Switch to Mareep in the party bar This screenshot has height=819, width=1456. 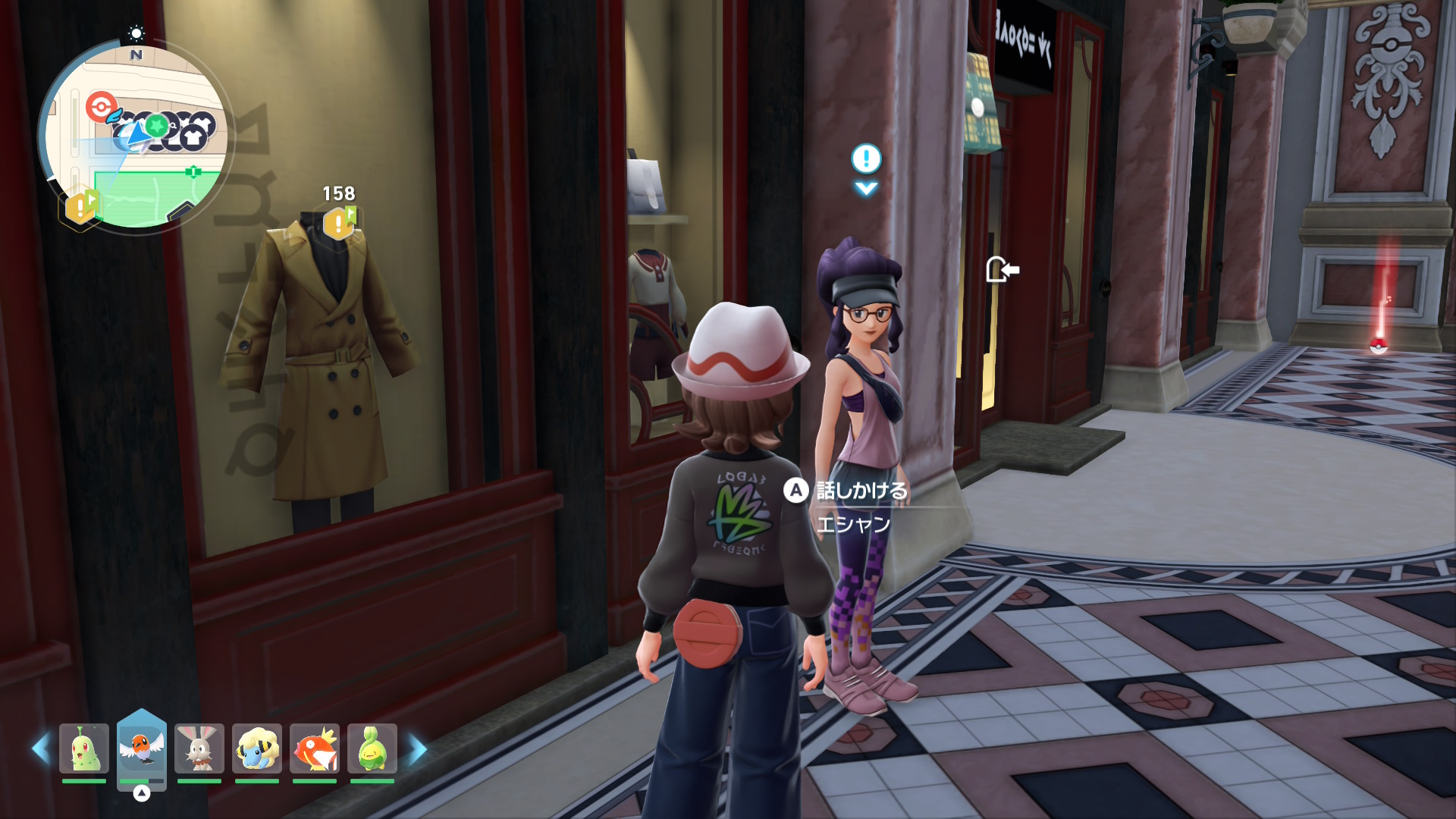click(x=257, y=748)
